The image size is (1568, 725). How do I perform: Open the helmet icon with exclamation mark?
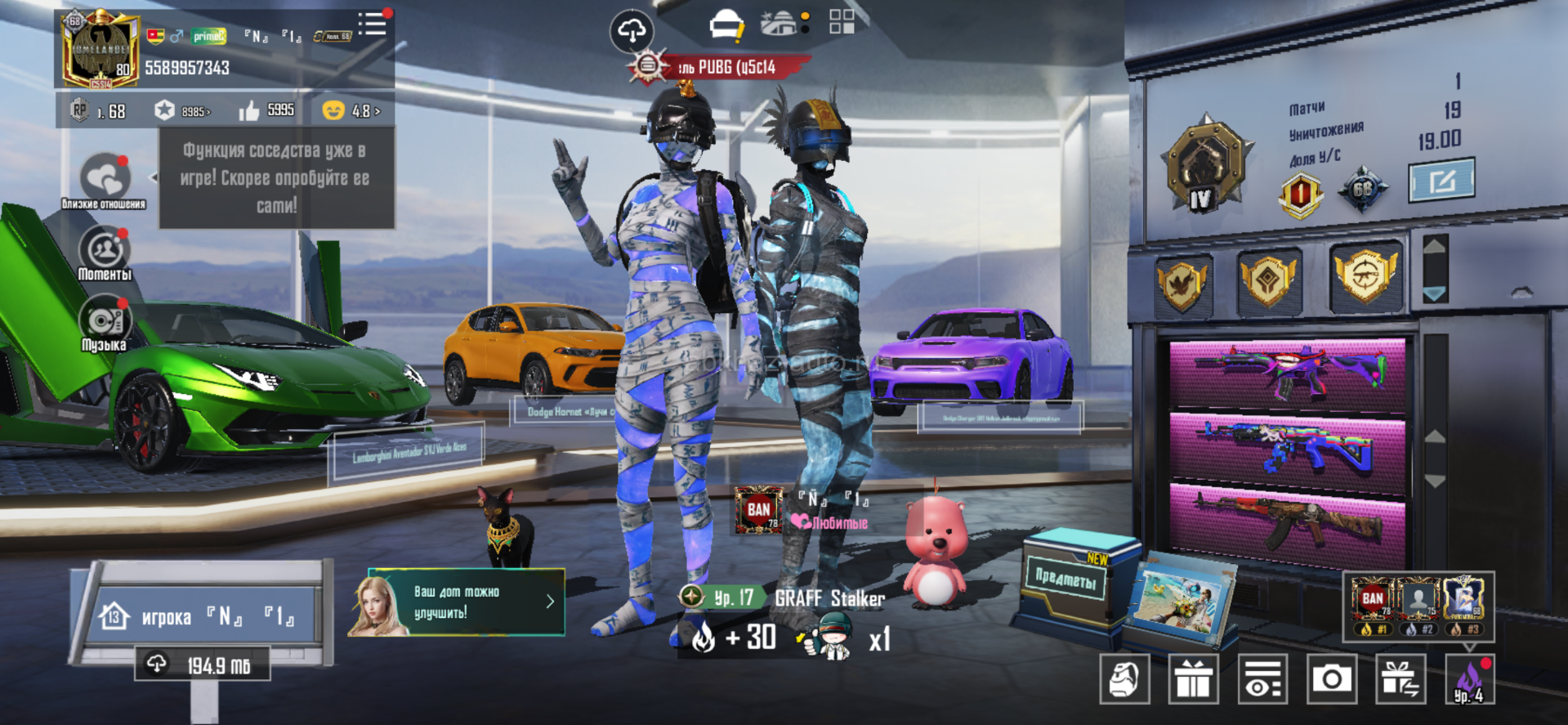click(x=726, y=25)
